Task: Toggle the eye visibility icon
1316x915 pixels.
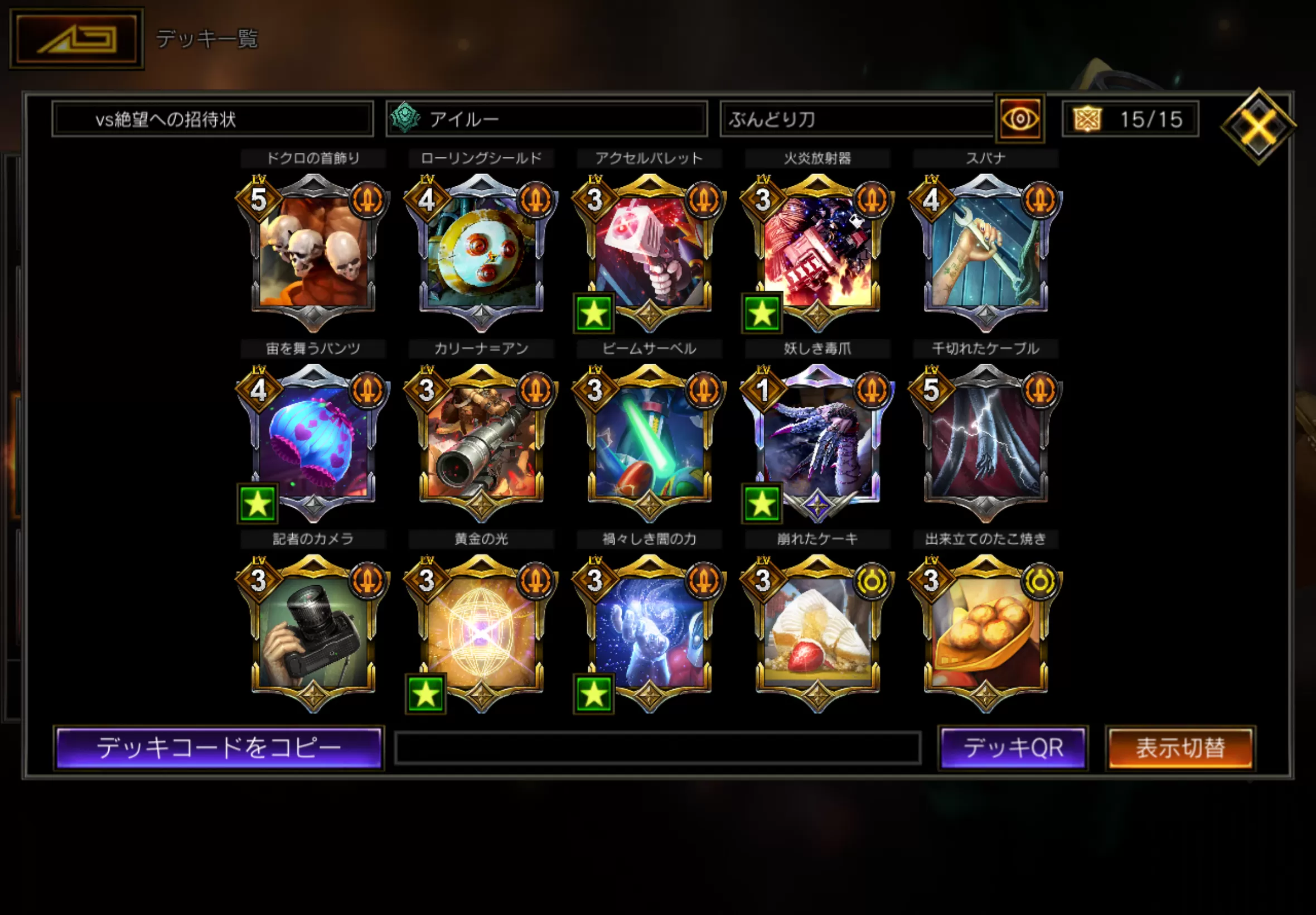Action: click(x=1020, y=119)
